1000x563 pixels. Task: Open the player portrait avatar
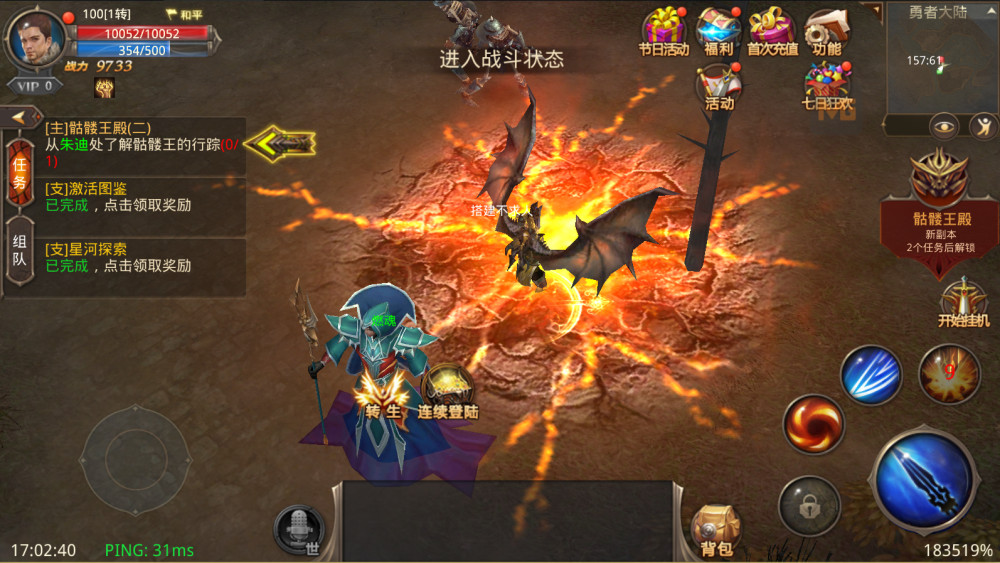(36, 38)
